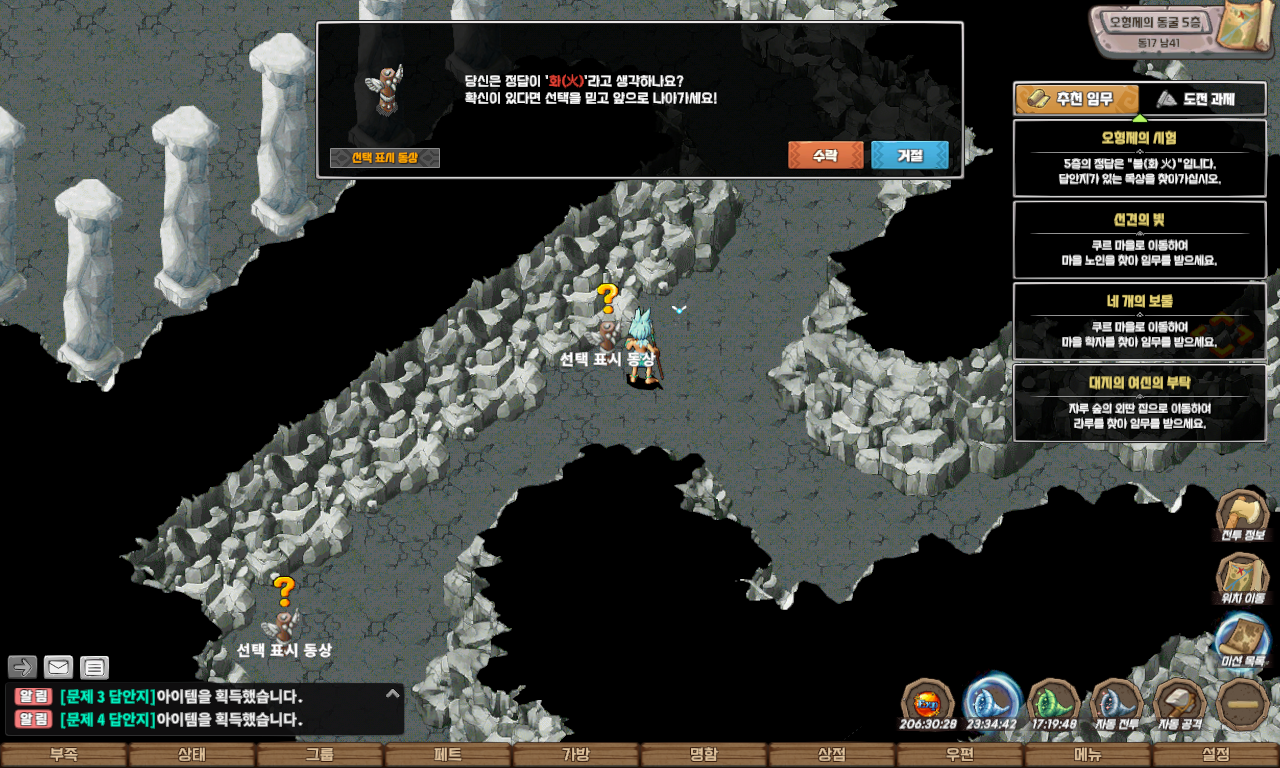The image size is (1280, 768).
Task: Open the 상점 shop menu
Action: click(831, 755)
